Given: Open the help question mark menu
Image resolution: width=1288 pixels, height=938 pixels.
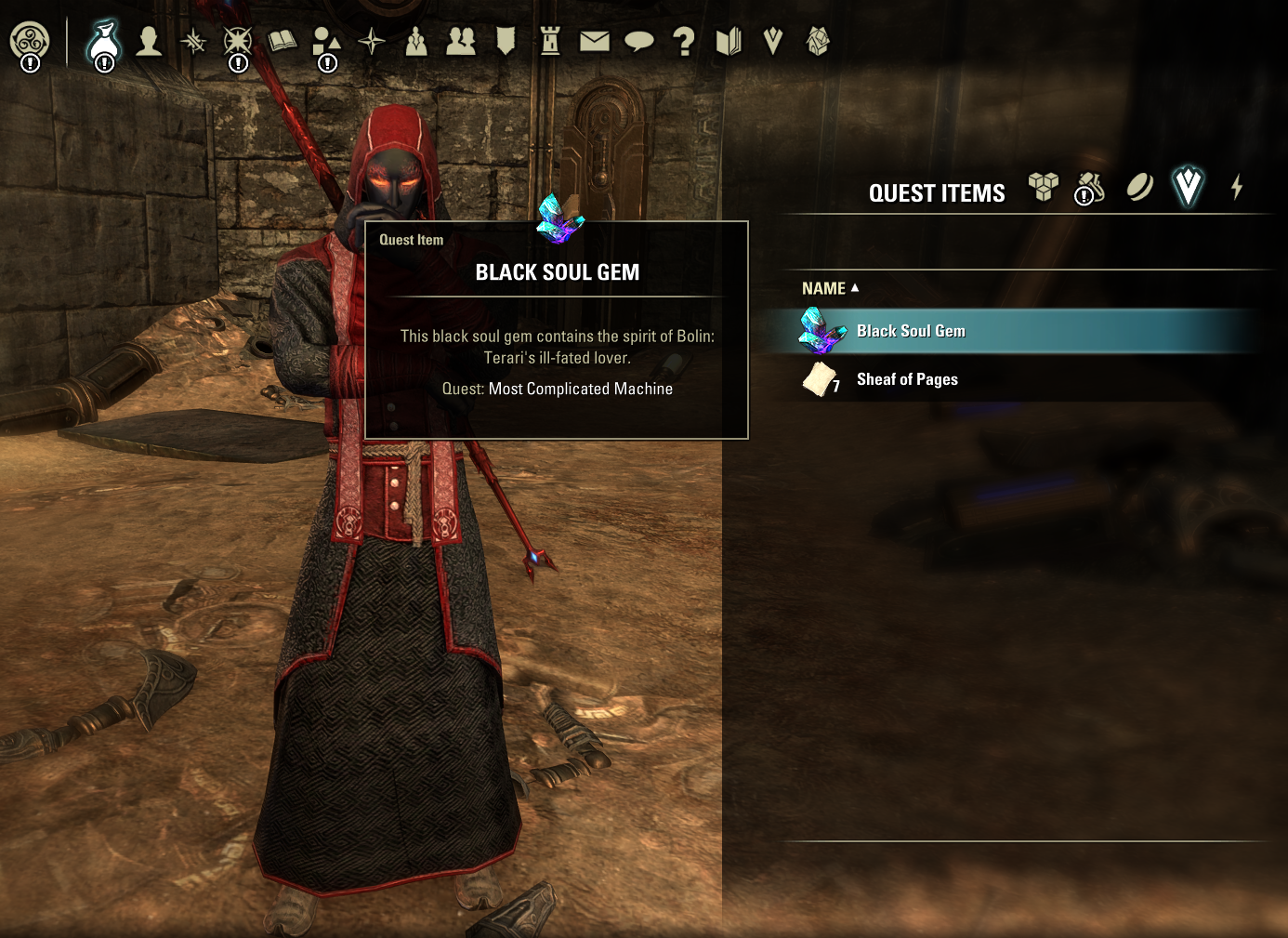Looking at the screenshot, I should [684, 41].
